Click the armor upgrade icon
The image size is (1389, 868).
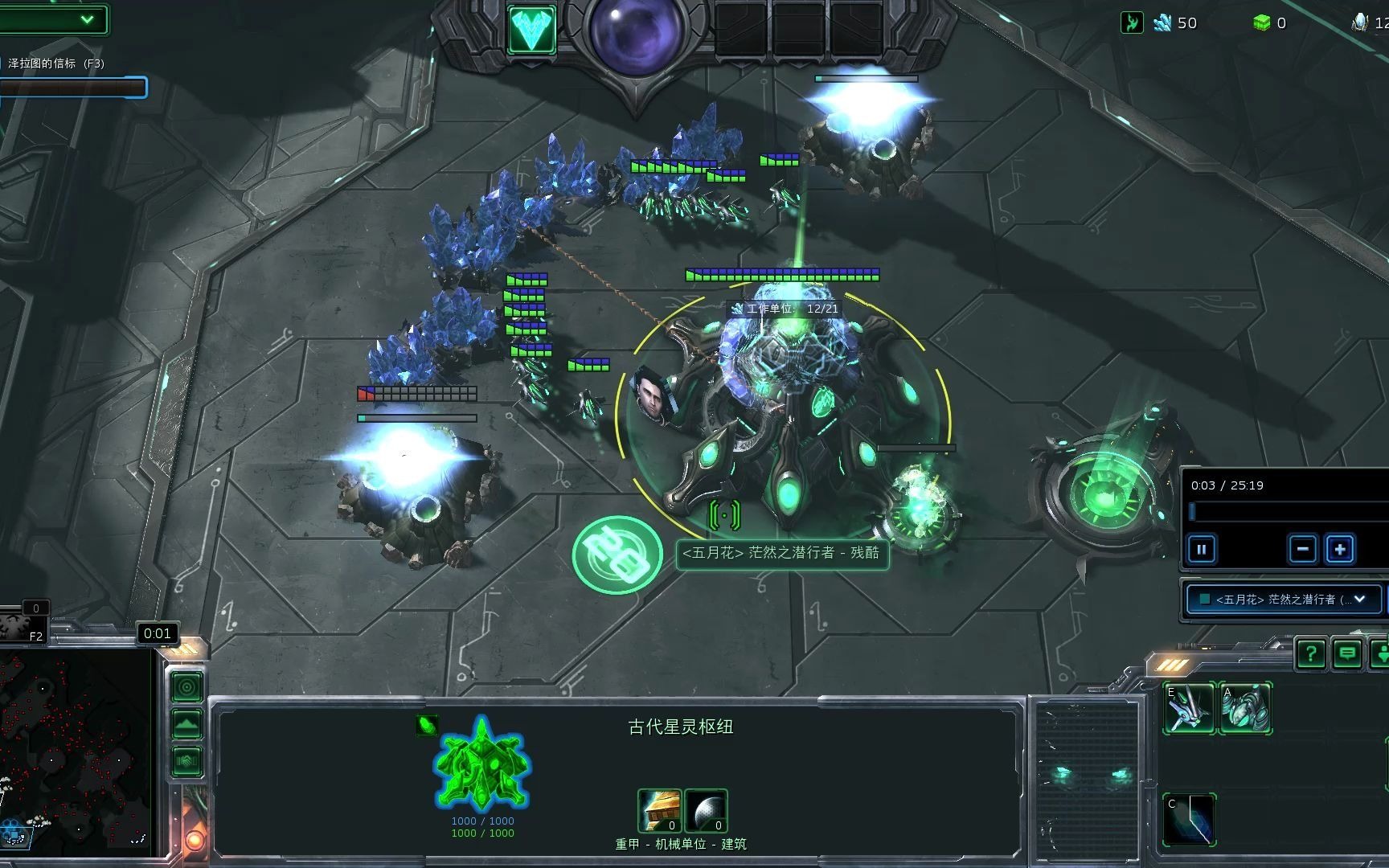click(659, 810)
